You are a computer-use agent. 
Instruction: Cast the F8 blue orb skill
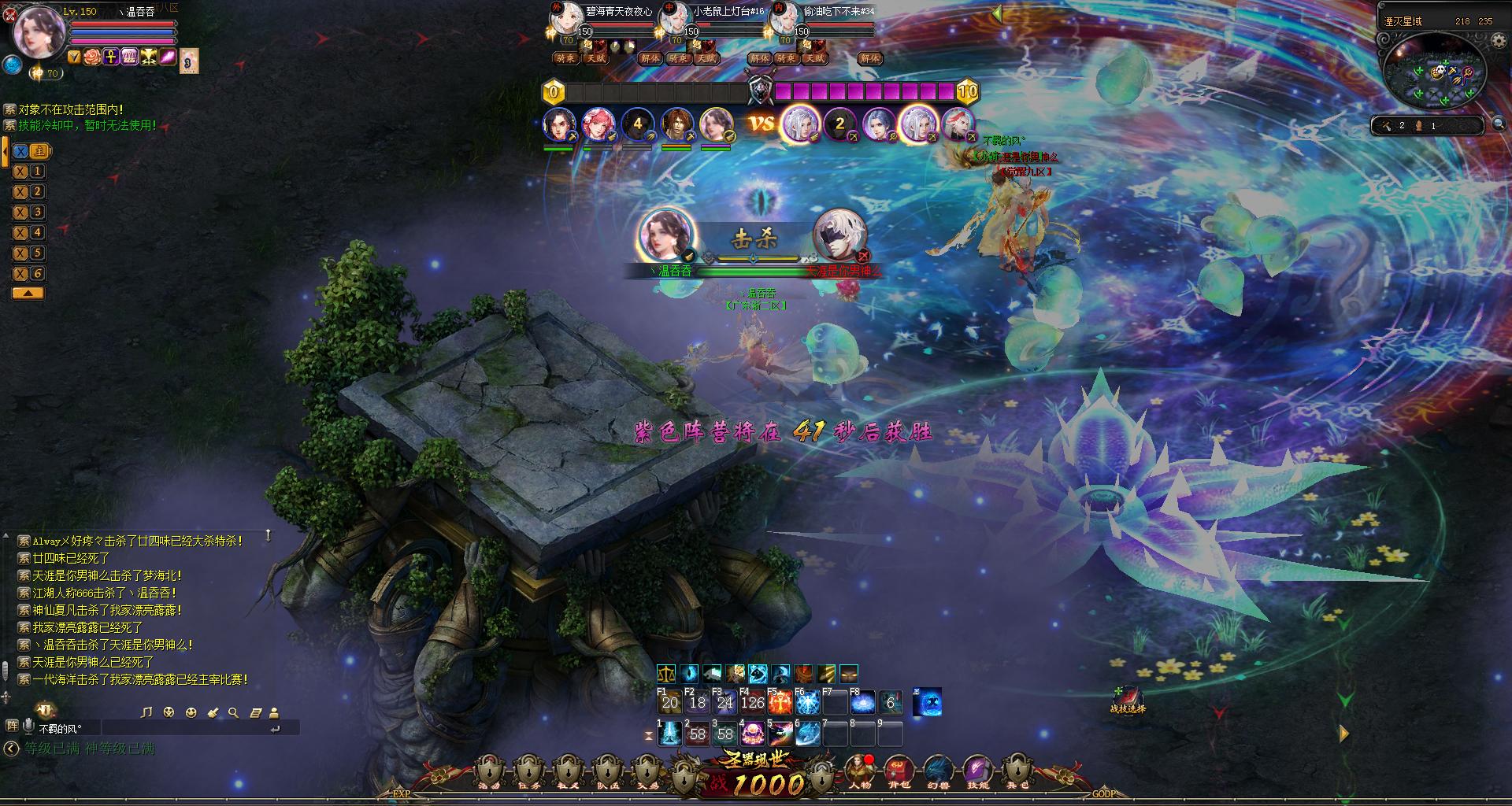pyautogui.click(x=862, y=702)
